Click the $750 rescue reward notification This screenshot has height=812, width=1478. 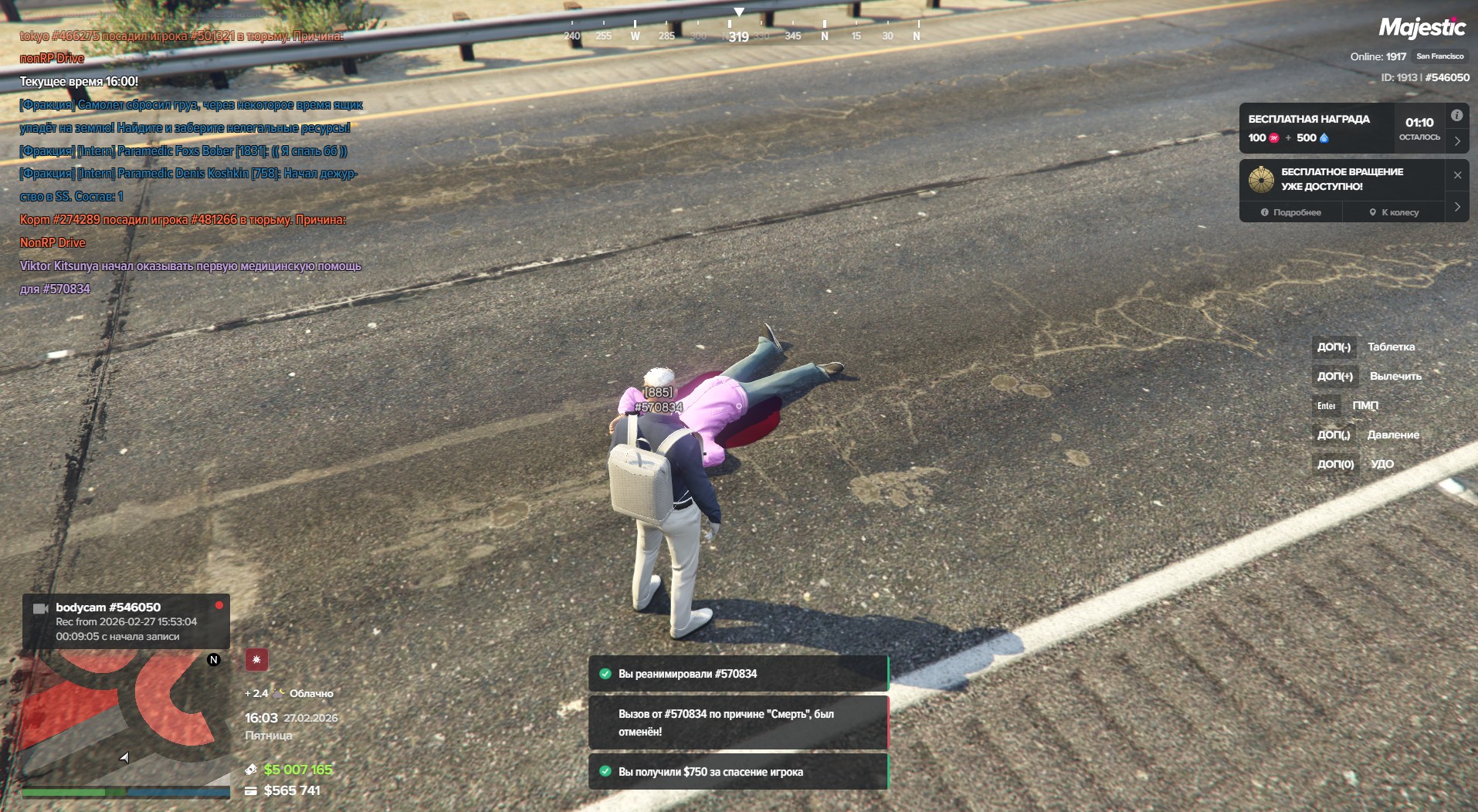point(738,772)
